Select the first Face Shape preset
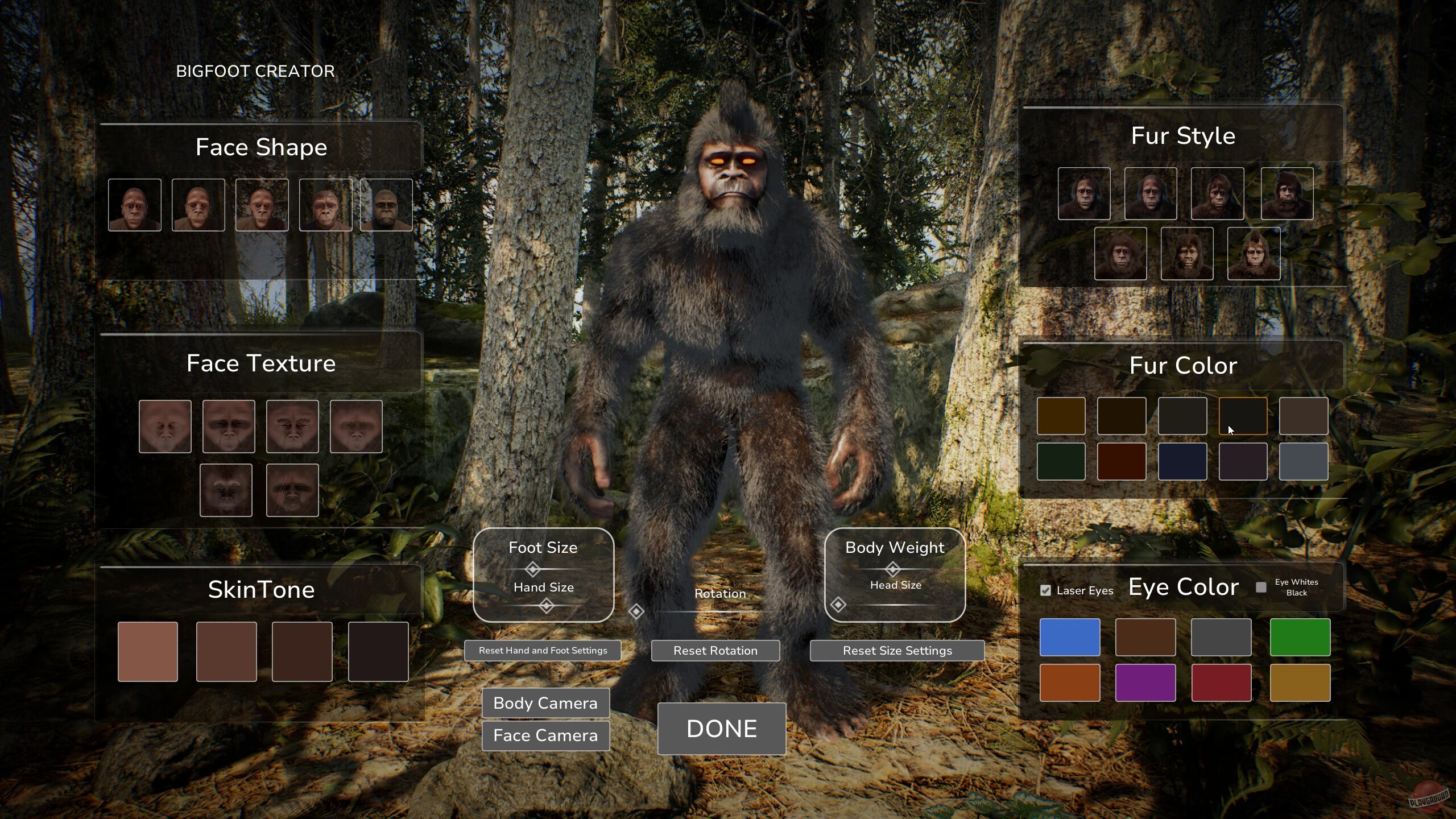Image resolution: width=1456 pixels, height=819 pixels. point(135,205)
